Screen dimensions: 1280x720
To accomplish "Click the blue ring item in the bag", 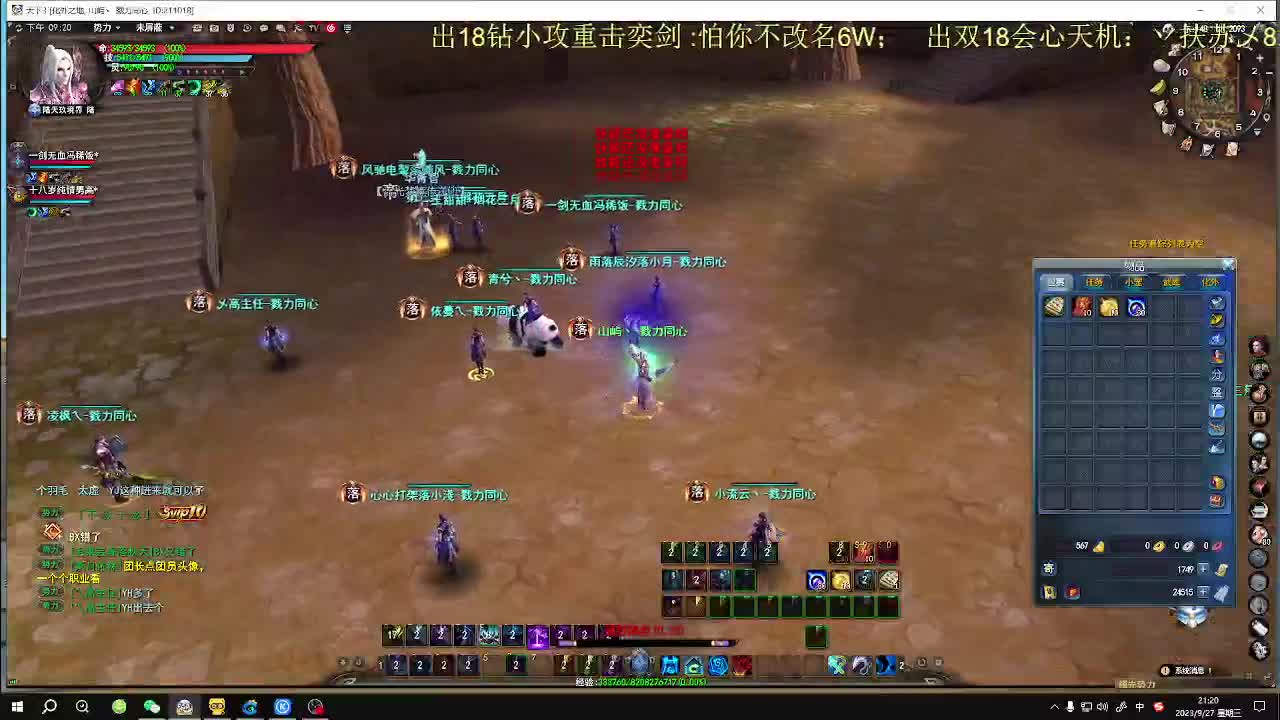I will 1136,308.
